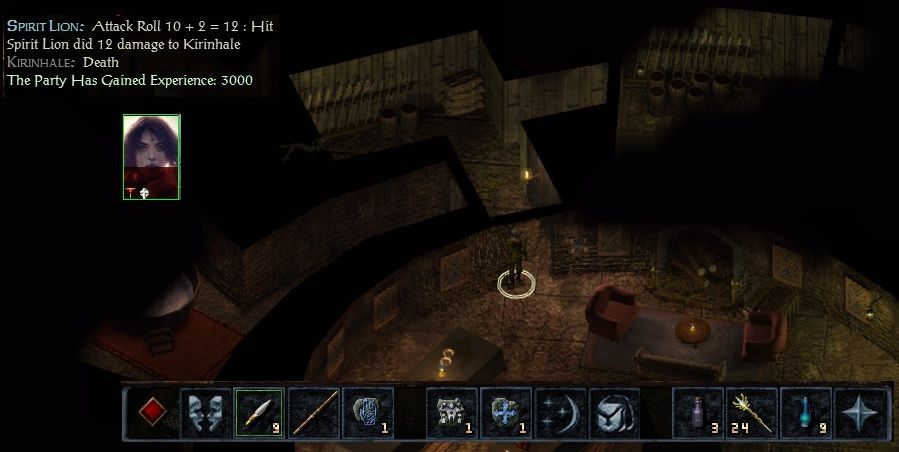The height and width of the screenshot is (452, 899).
Task: Cast the blue cross stone spell
Action: coord(505,412)
